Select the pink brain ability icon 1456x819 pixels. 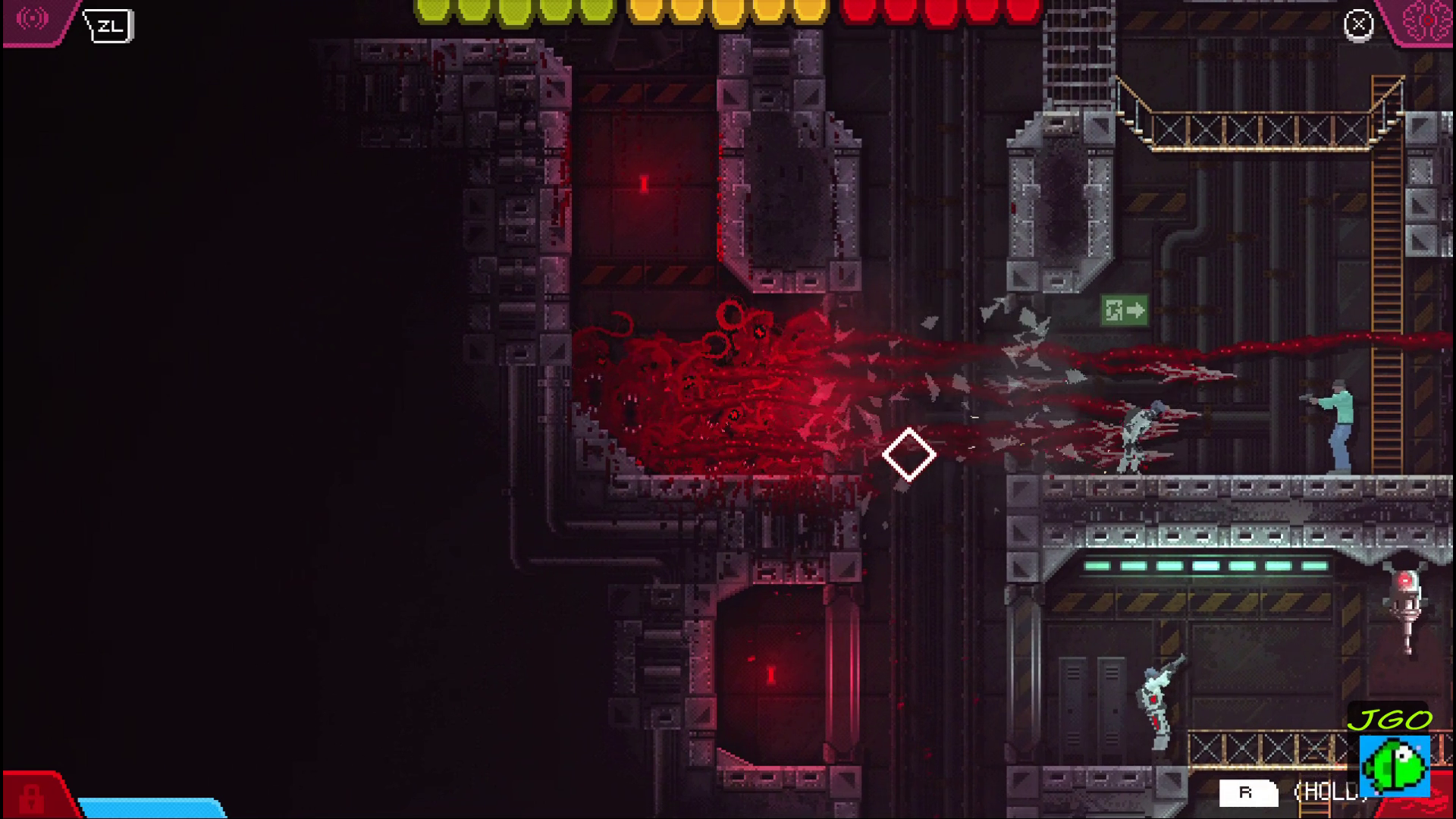(1426, 21)
